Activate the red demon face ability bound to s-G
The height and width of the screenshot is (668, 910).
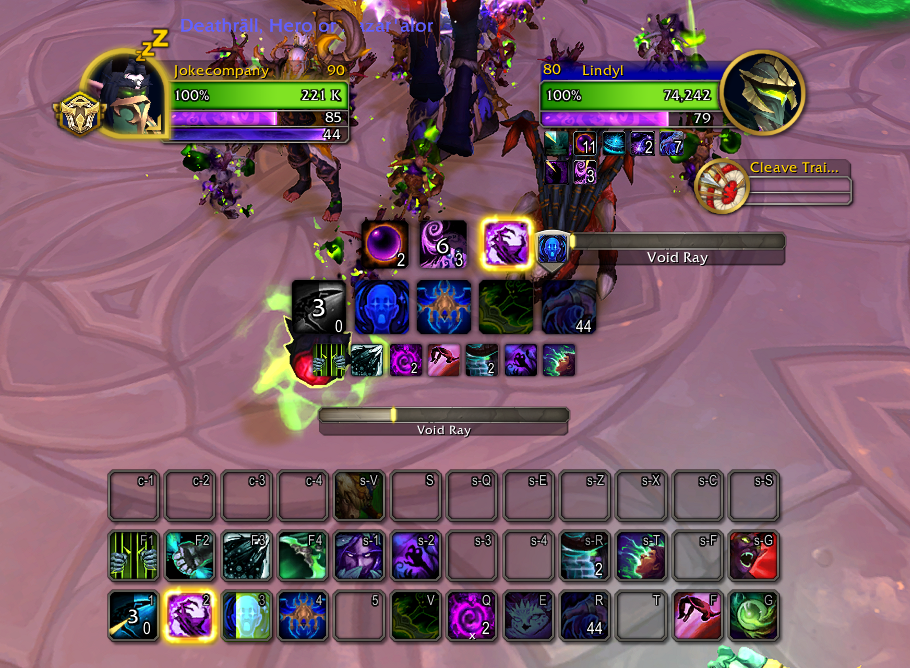(x=754, y=555)
